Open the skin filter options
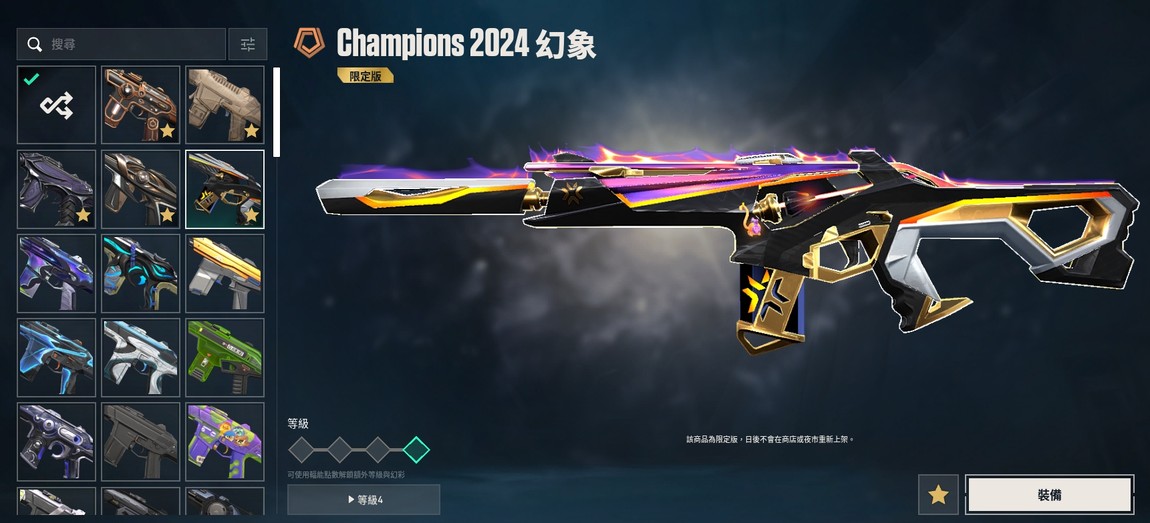 (x=248, y=44)
